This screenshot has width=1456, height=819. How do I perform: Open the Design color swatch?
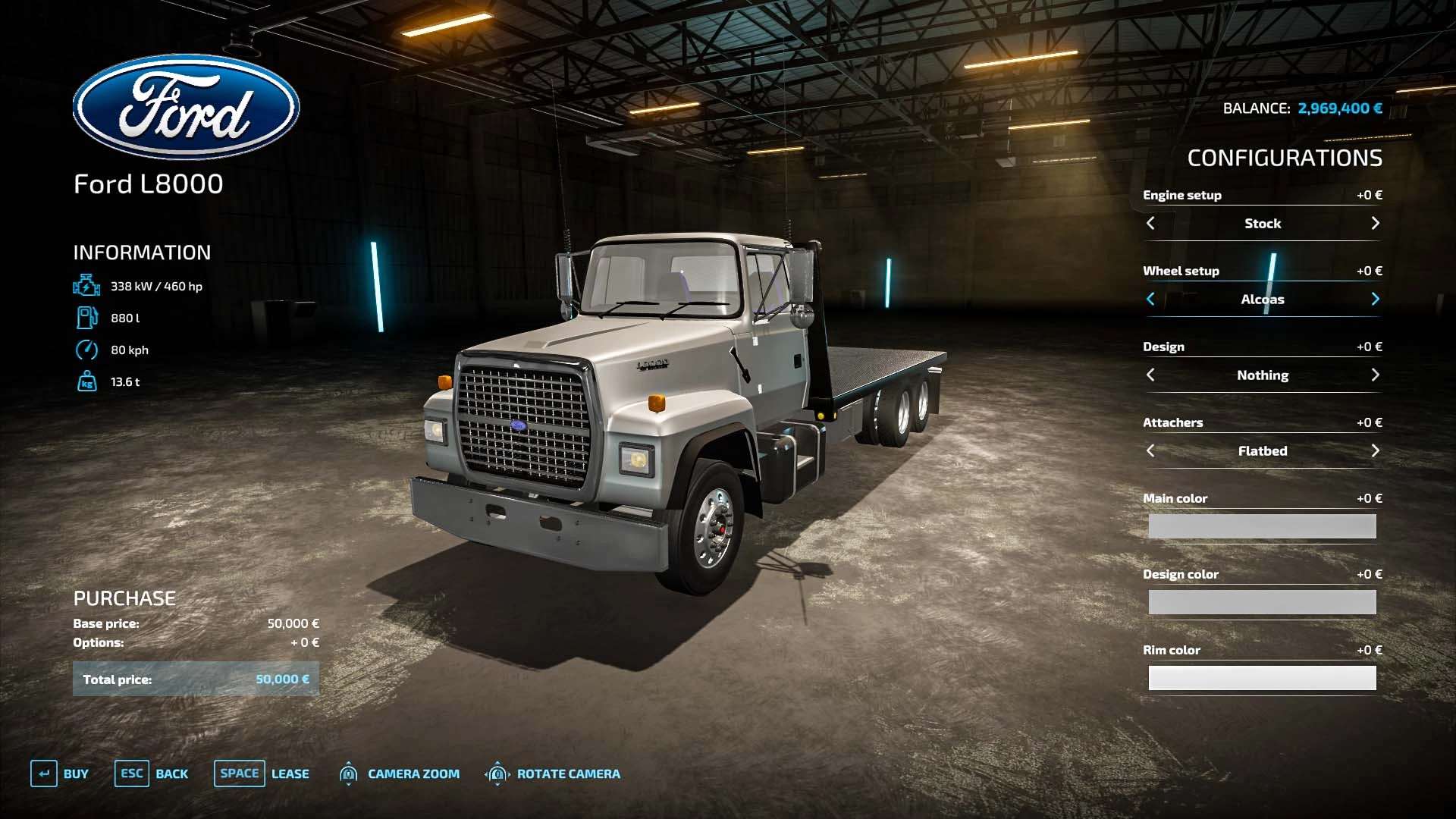tap(1262, 602)
